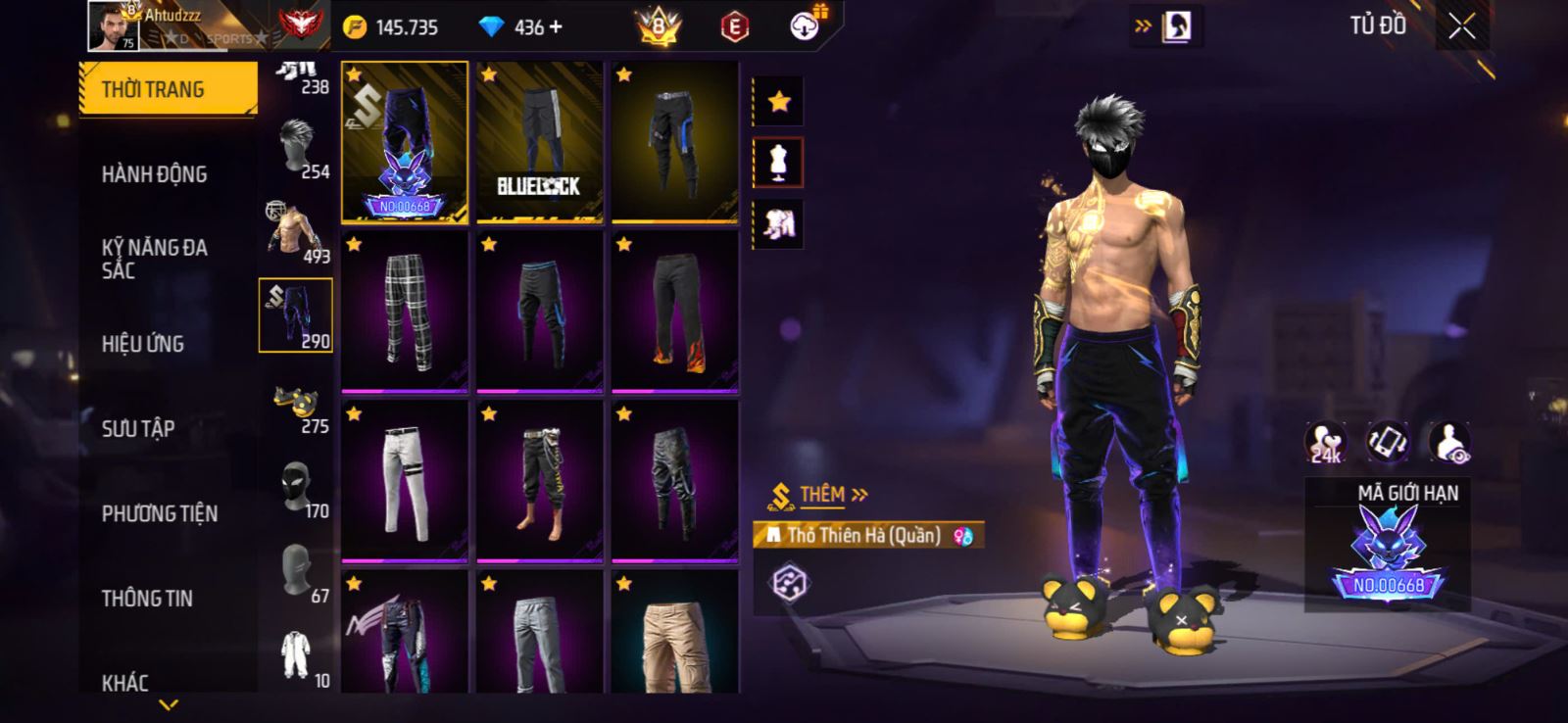The width and height of the screenshot is (1568, 723).
Task: Go to the Sưu Tập tab
Action: (x=138, y=429)
